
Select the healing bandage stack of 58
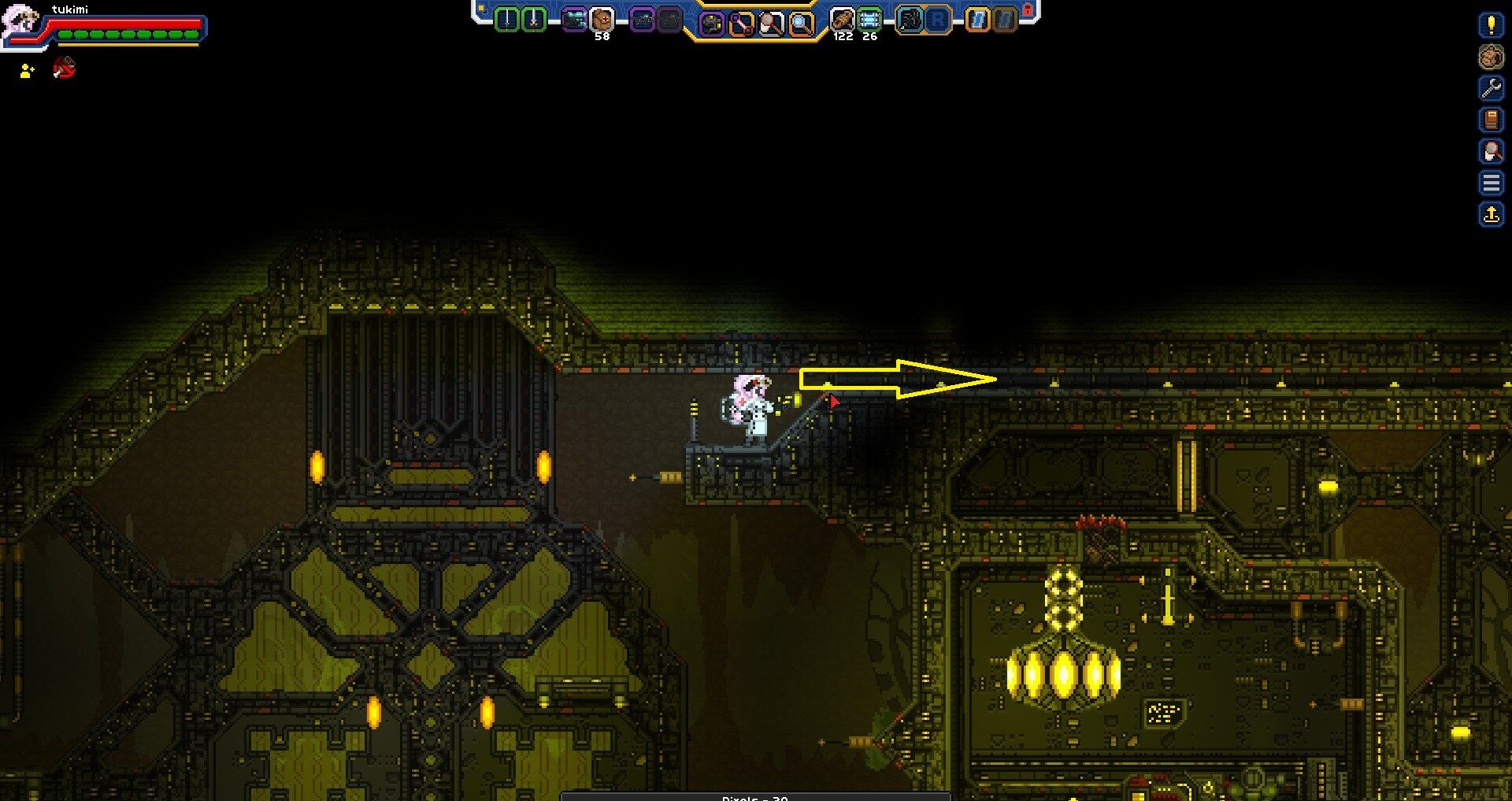coord(598,20)
